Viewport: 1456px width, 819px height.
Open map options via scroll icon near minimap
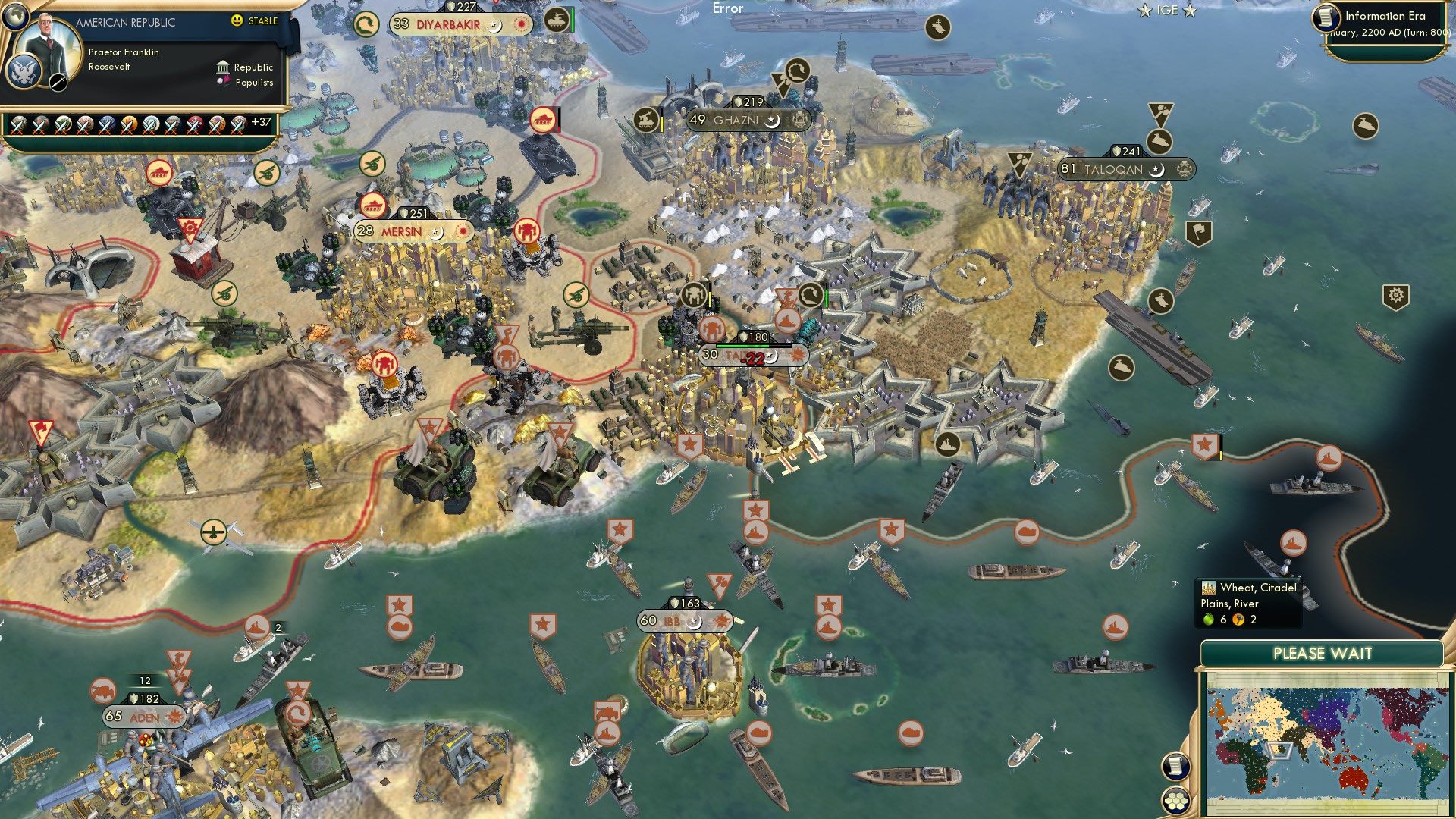point(1175,767)
